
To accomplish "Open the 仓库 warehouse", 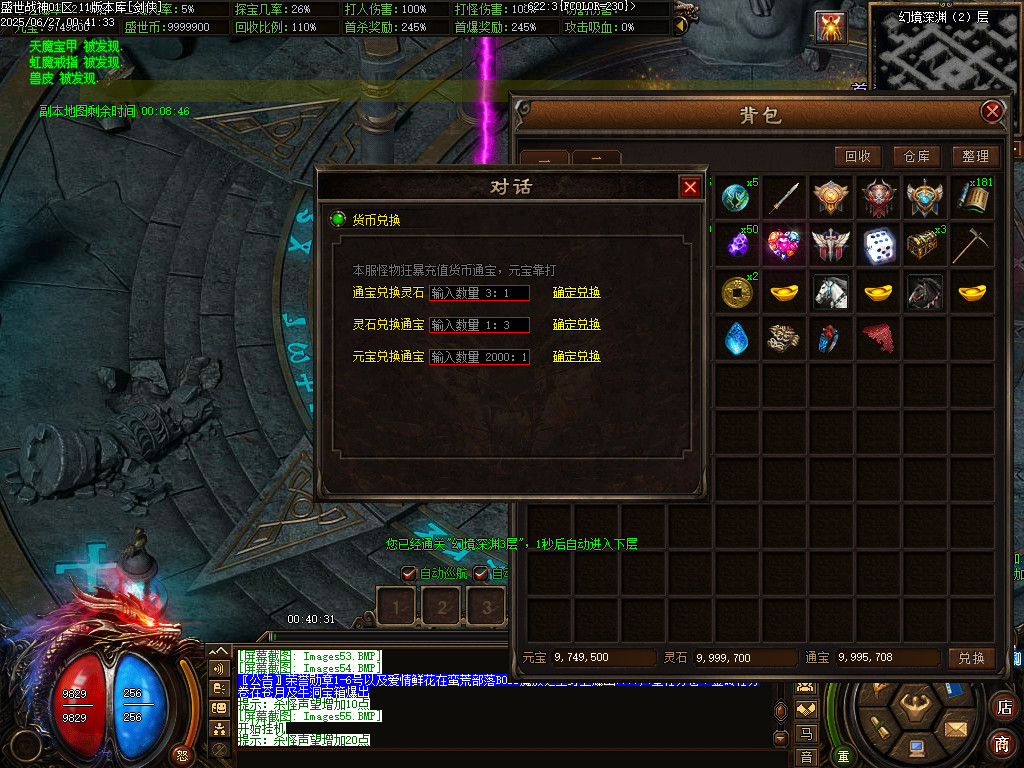I will coord(917,156).
